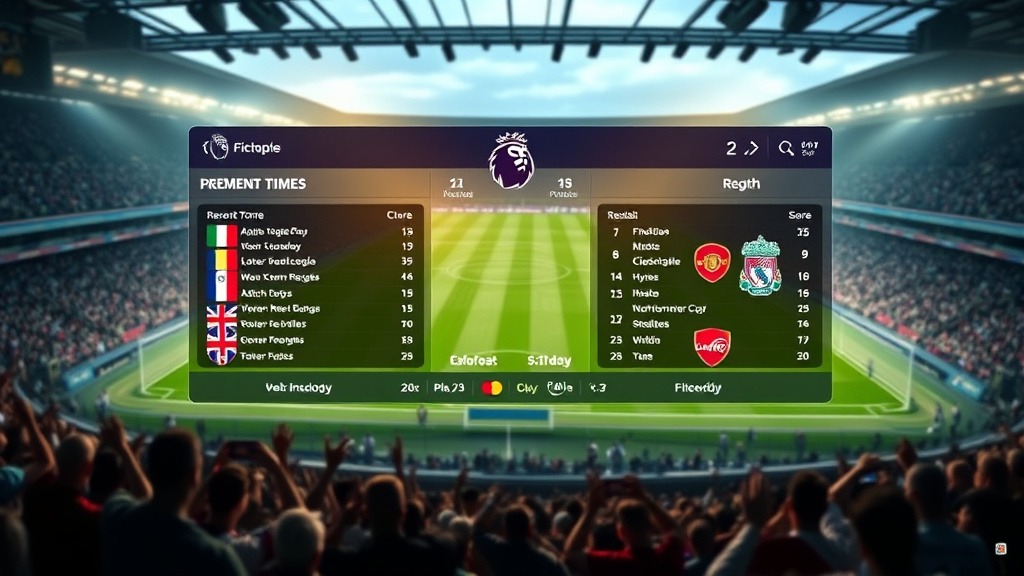Click the Exfofoat label above bottom bar

pyautogui.click(x=474, y=360)
